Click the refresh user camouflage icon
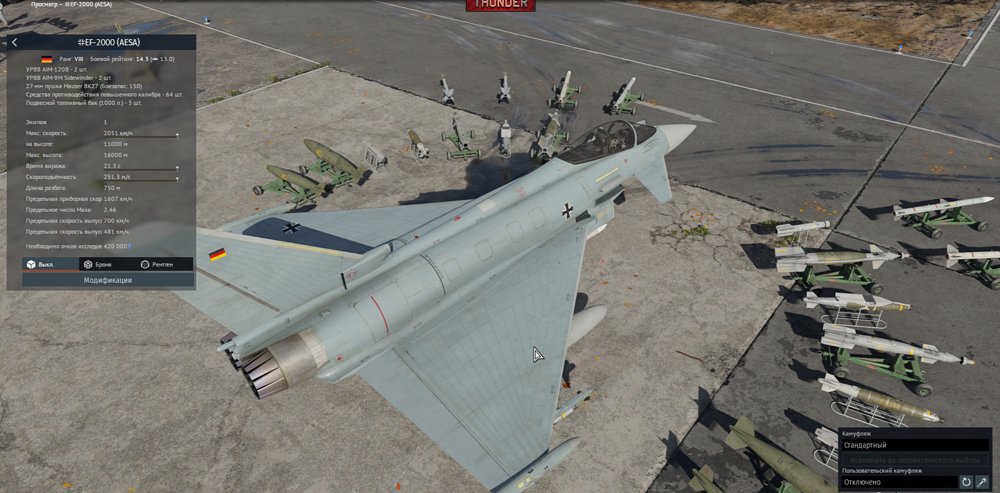Screen dimensions: 1000x493 pos(966,482)
